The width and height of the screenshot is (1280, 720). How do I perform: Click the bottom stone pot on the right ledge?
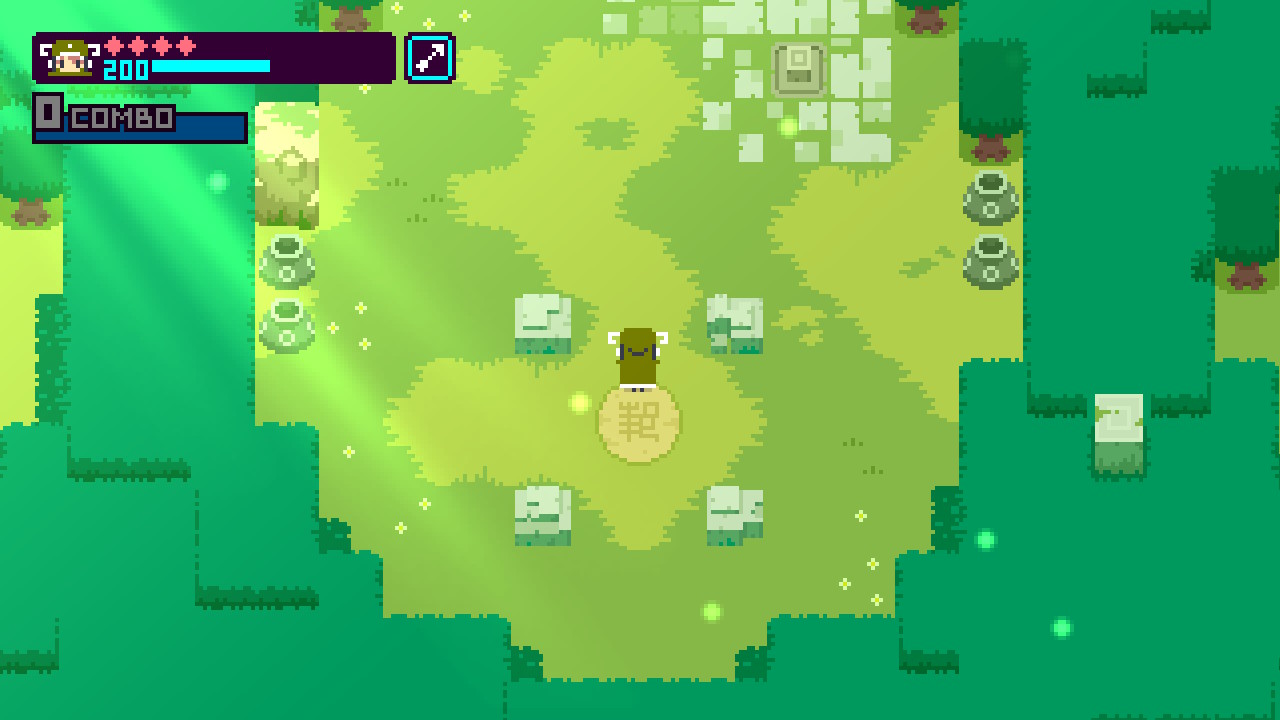coord(988,262)
